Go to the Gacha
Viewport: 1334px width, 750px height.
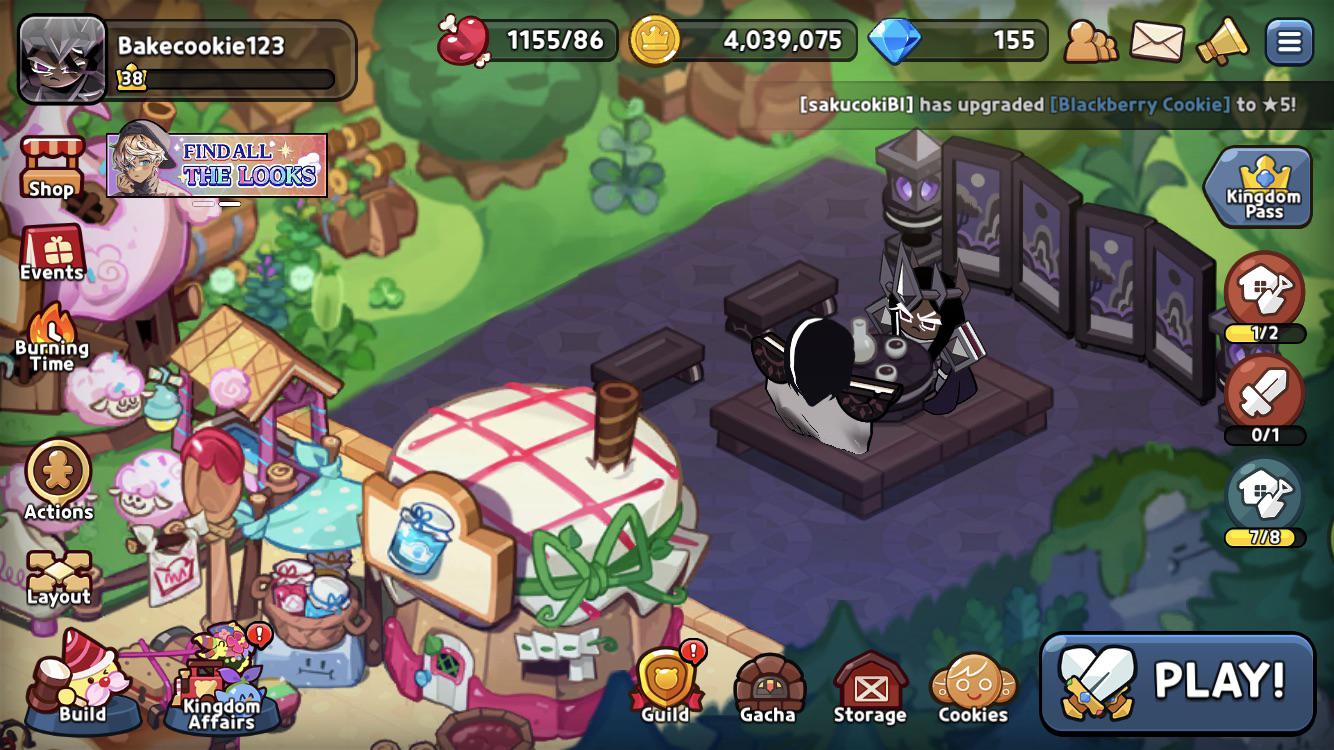[x=768, y=688]
